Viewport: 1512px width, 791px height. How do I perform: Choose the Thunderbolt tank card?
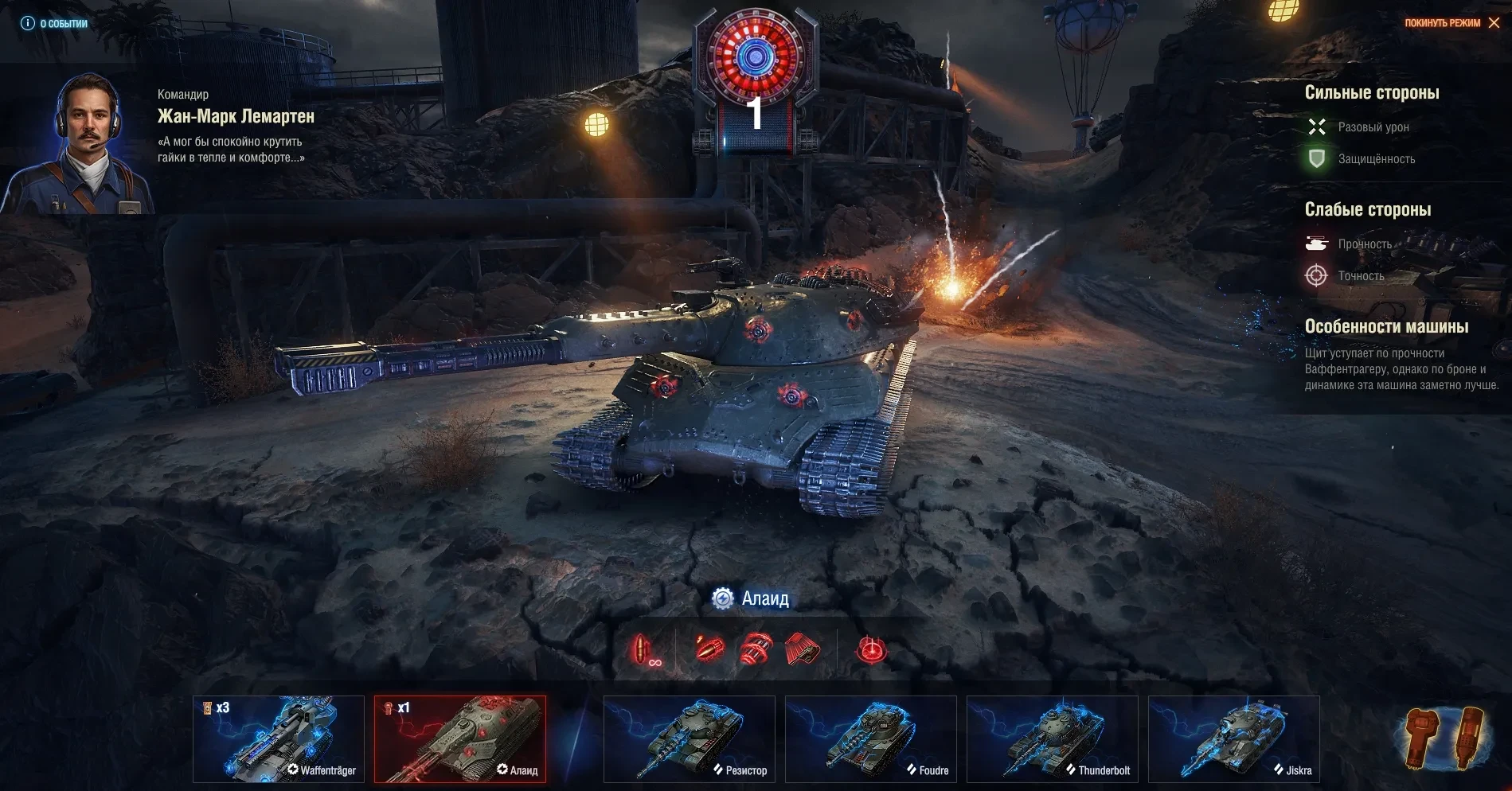[1053, 739]
